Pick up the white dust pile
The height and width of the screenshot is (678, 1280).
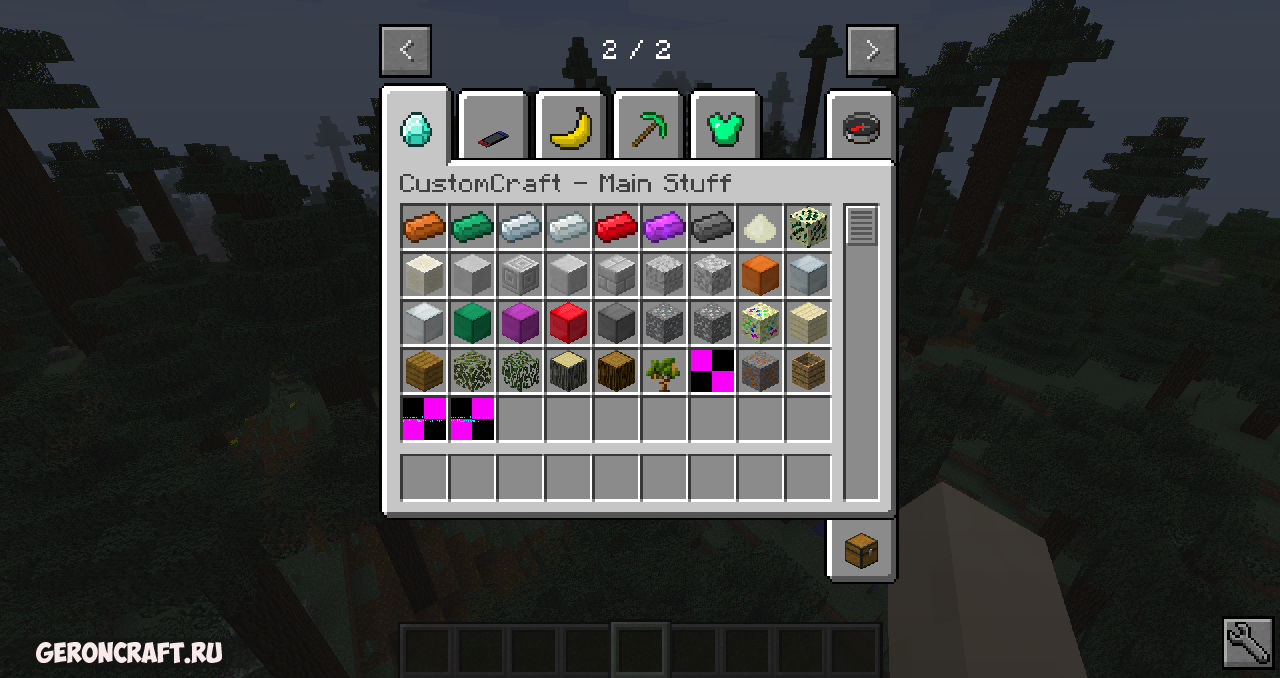coord(760,227)
